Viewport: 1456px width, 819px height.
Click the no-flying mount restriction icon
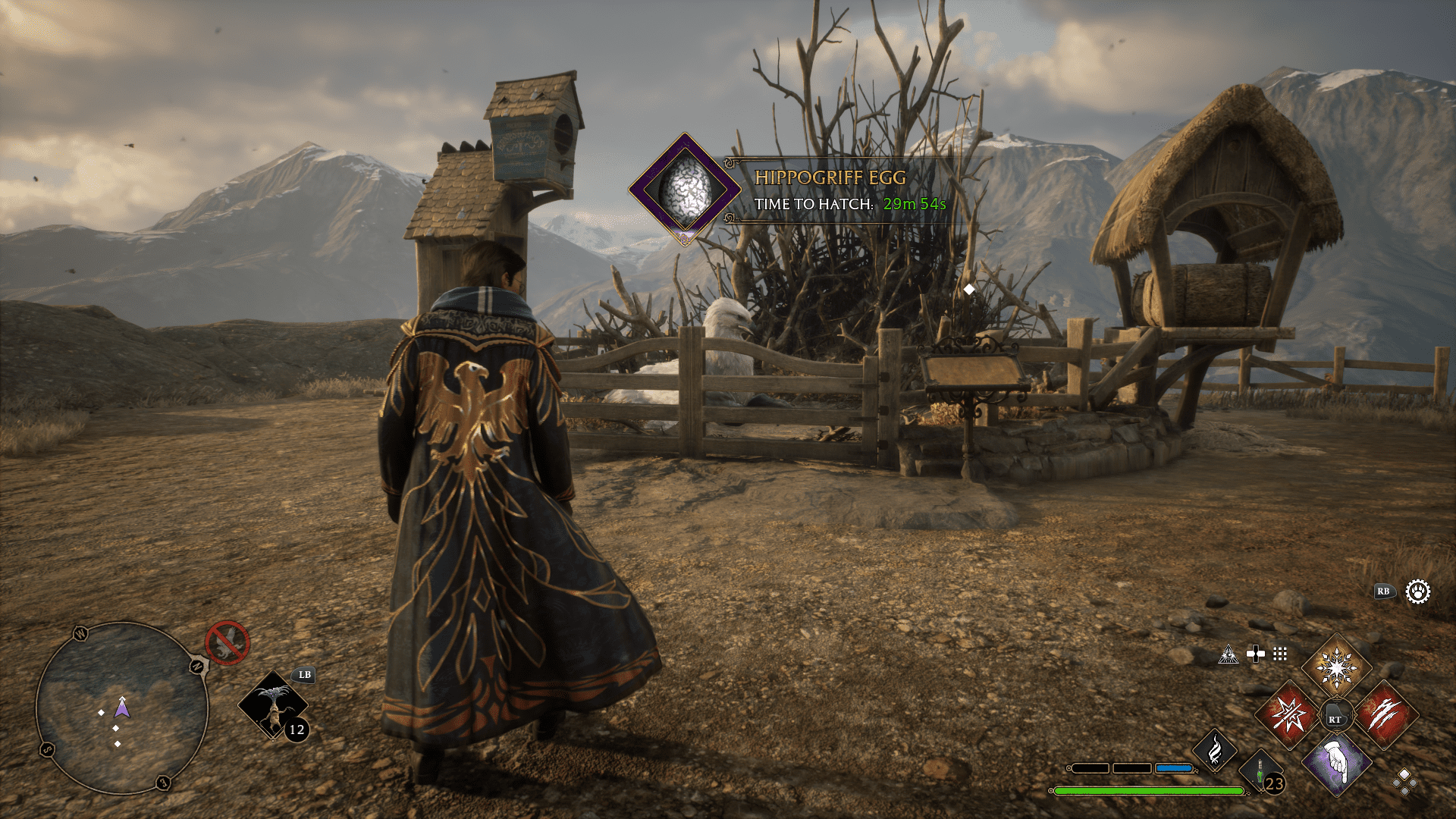click(x=227, y=643)
